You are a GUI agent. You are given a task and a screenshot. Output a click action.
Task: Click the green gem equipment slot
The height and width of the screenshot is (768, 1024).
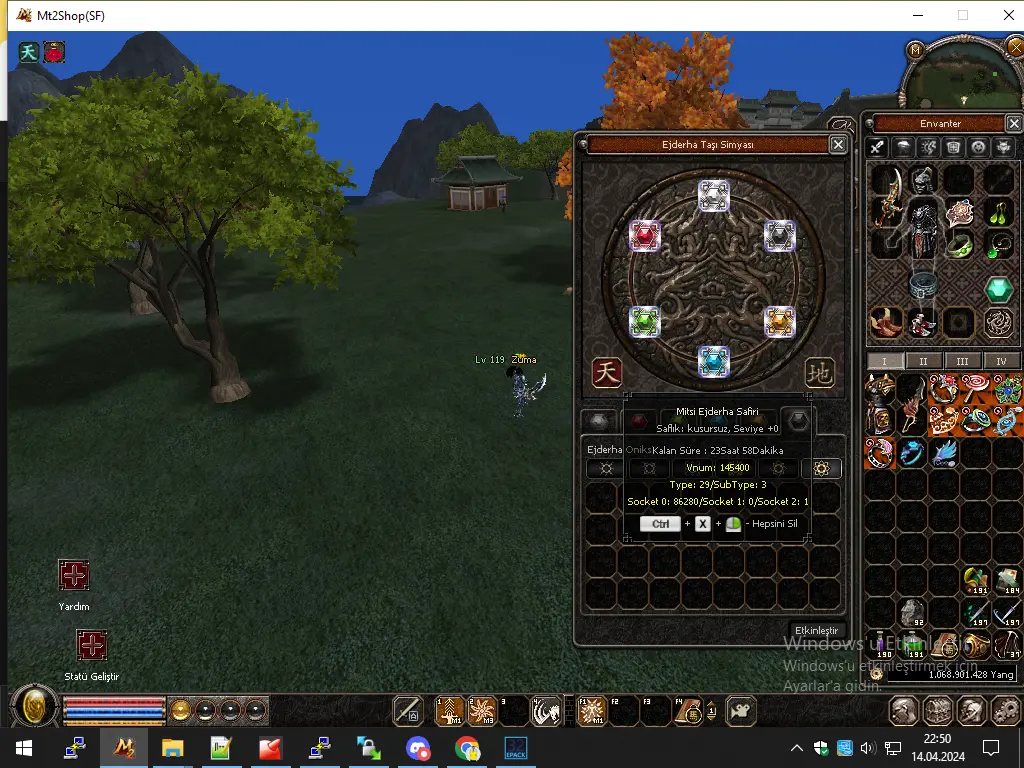point(999,290)
